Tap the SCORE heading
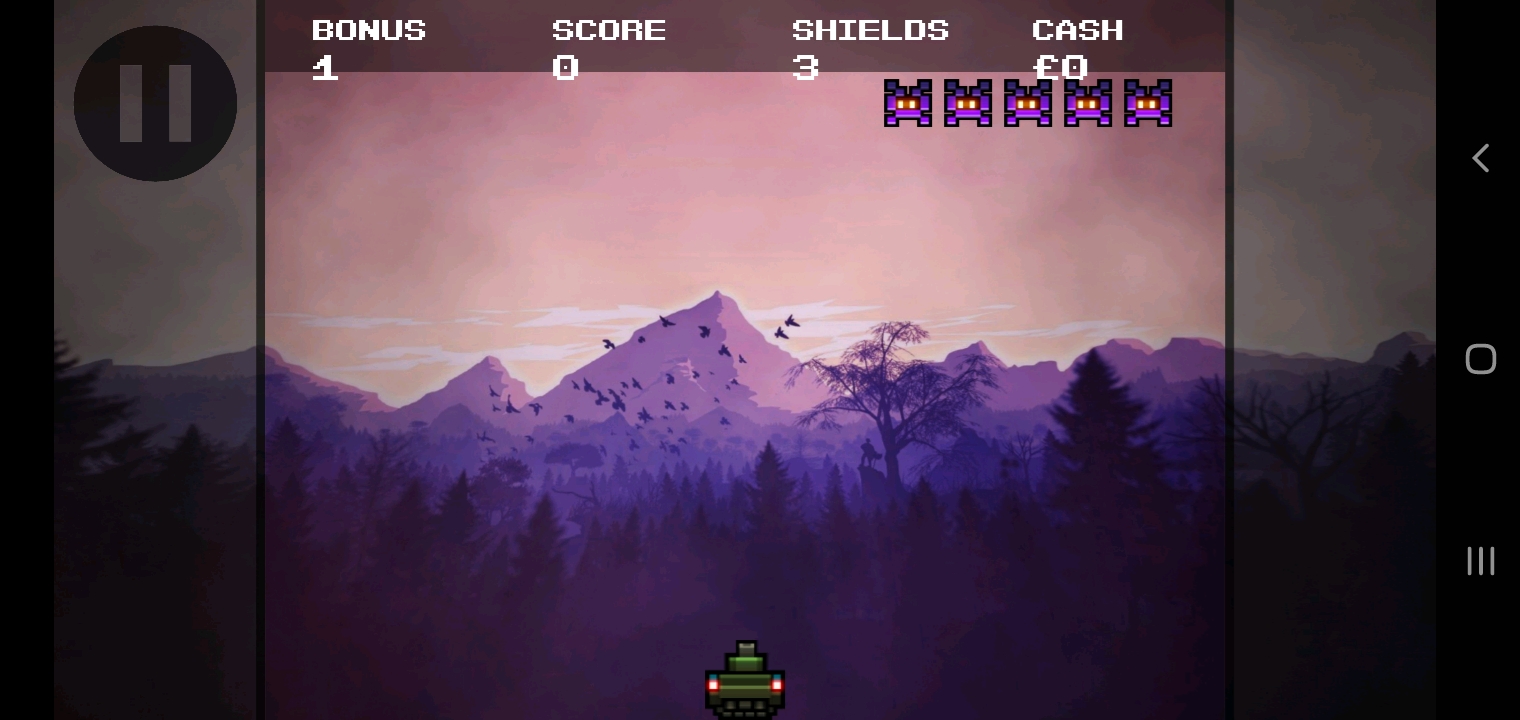This screenshot has width=1520, height=720. [609, 29]
